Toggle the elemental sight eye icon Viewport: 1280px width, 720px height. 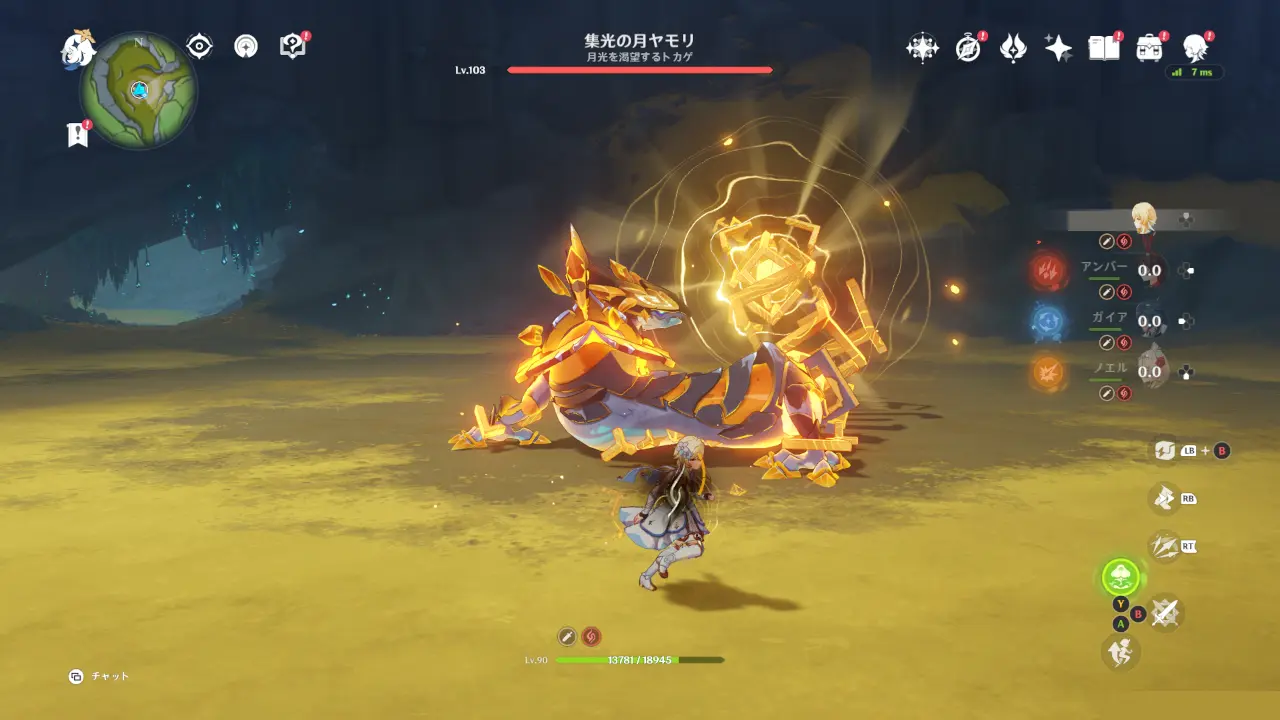(x=200, y=46)
